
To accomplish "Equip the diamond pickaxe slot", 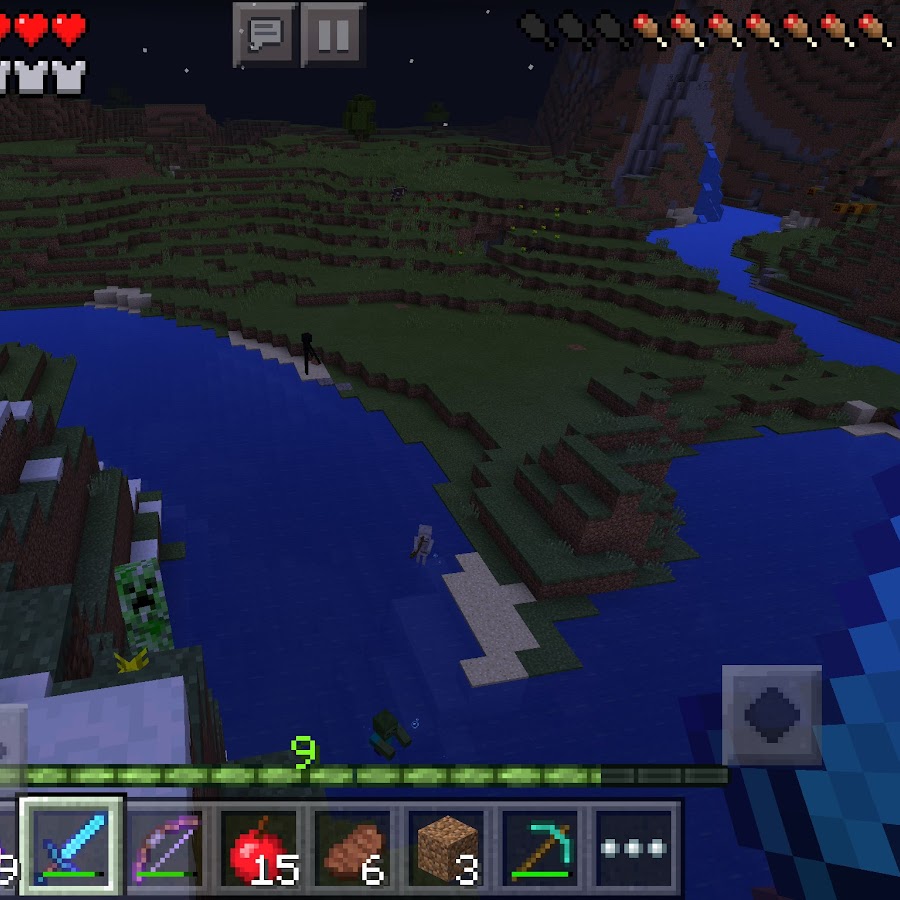I will pyautogui.click(x=540, y=846).
